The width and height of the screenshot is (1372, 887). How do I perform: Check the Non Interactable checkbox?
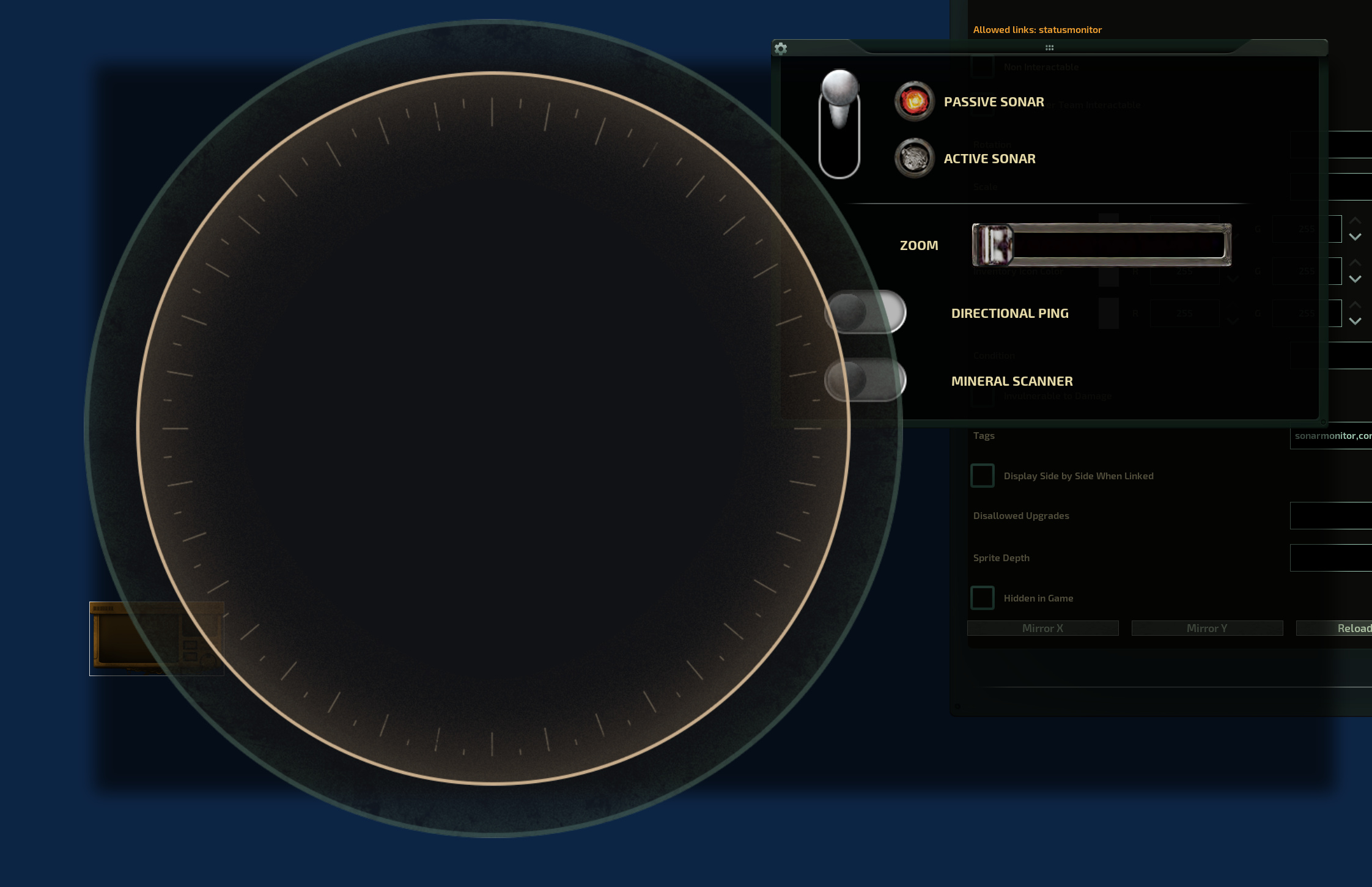pos(983,67)
